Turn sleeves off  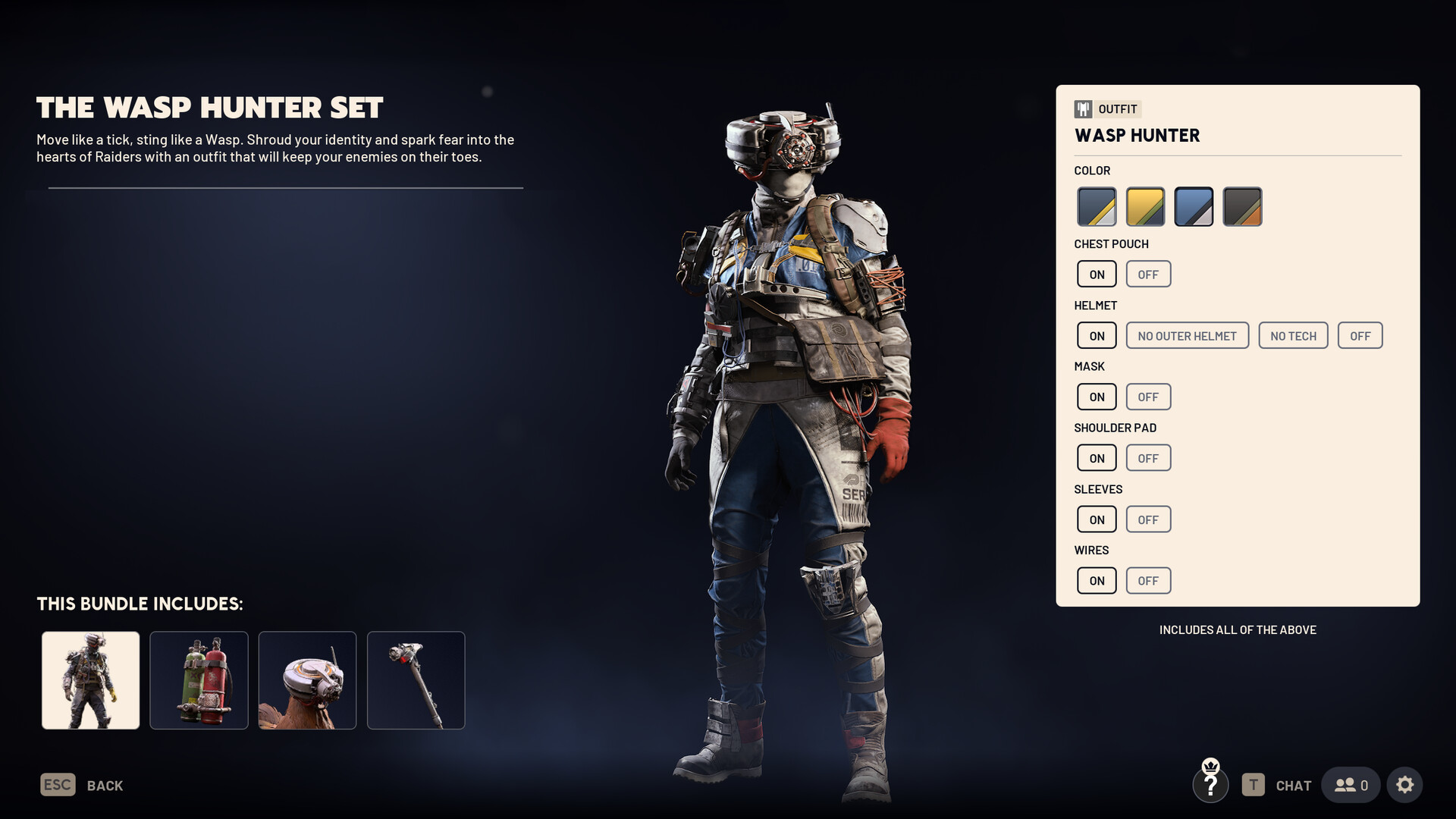[1148, 519]
